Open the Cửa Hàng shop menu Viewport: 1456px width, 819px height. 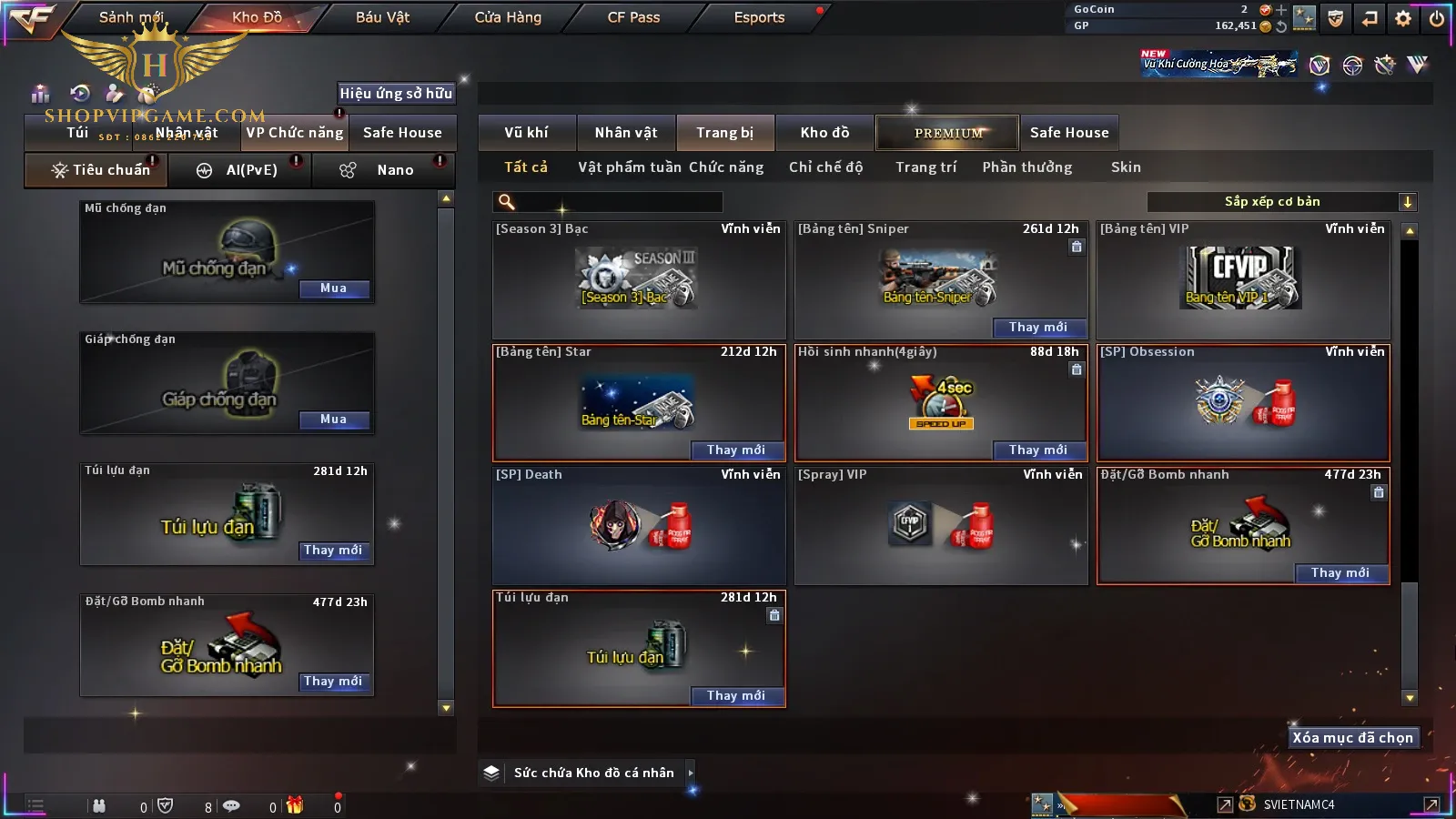(x=508, y=17)
